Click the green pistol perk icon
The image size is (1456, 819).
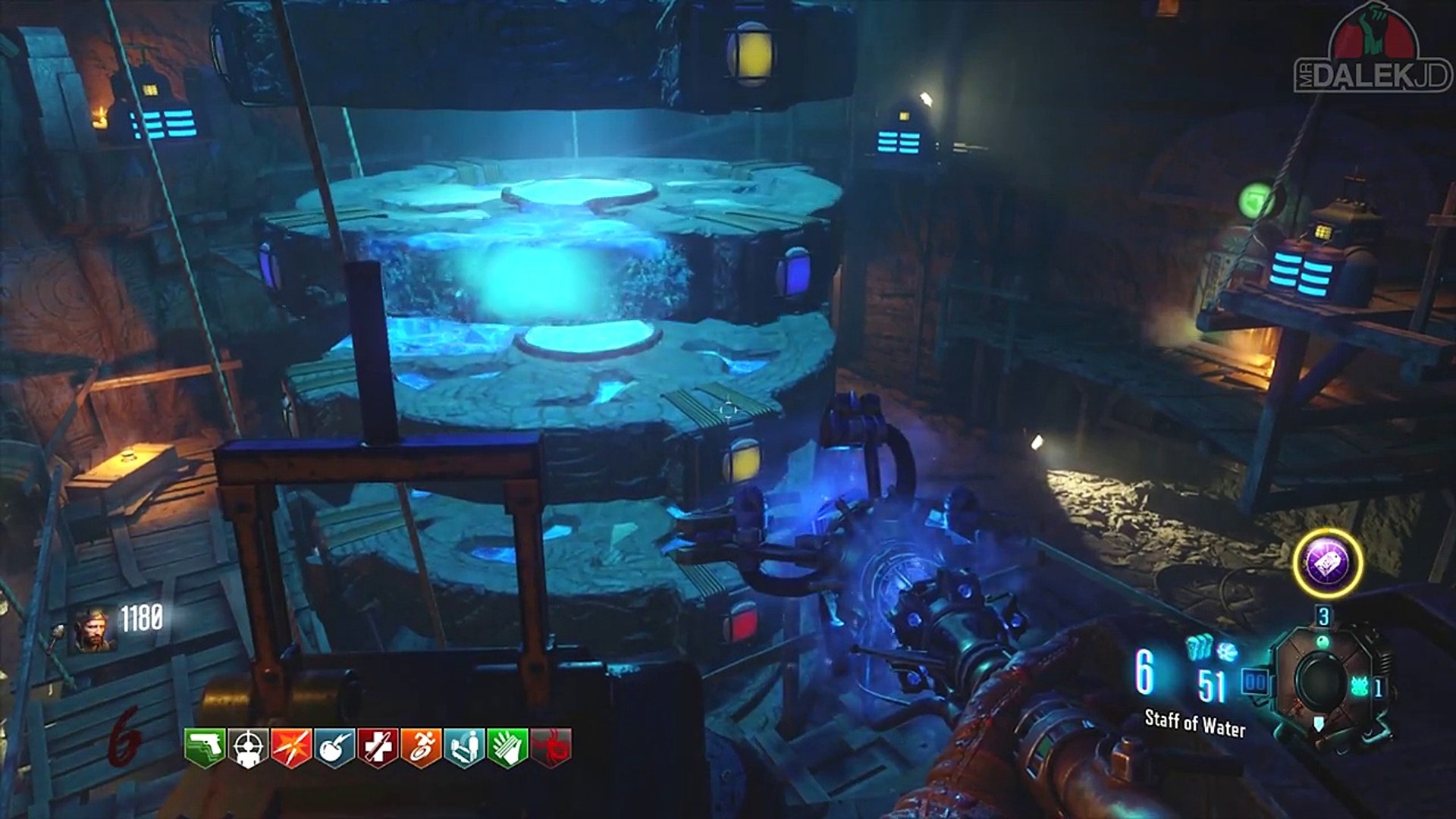[x=205, y=748]
